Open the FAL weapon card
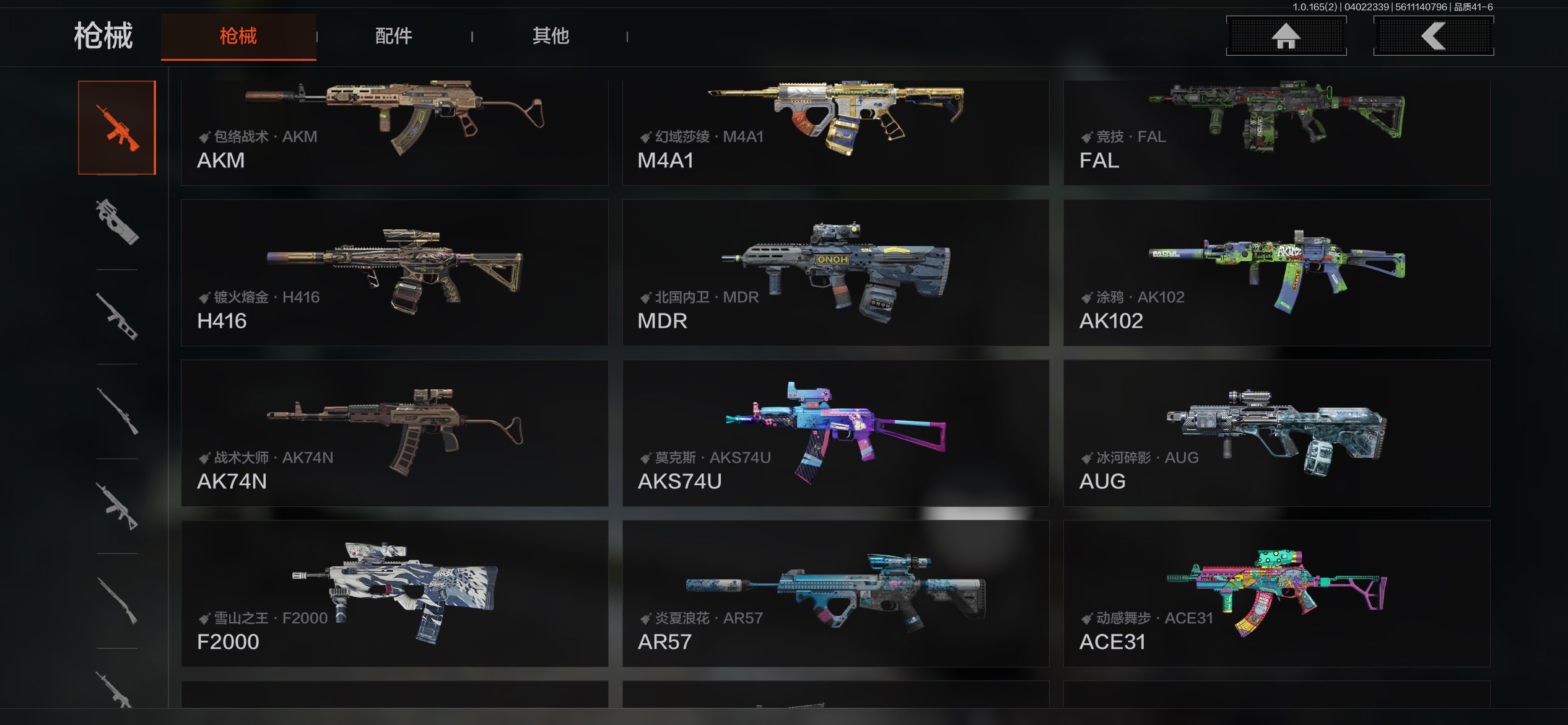 point(1276,131)
